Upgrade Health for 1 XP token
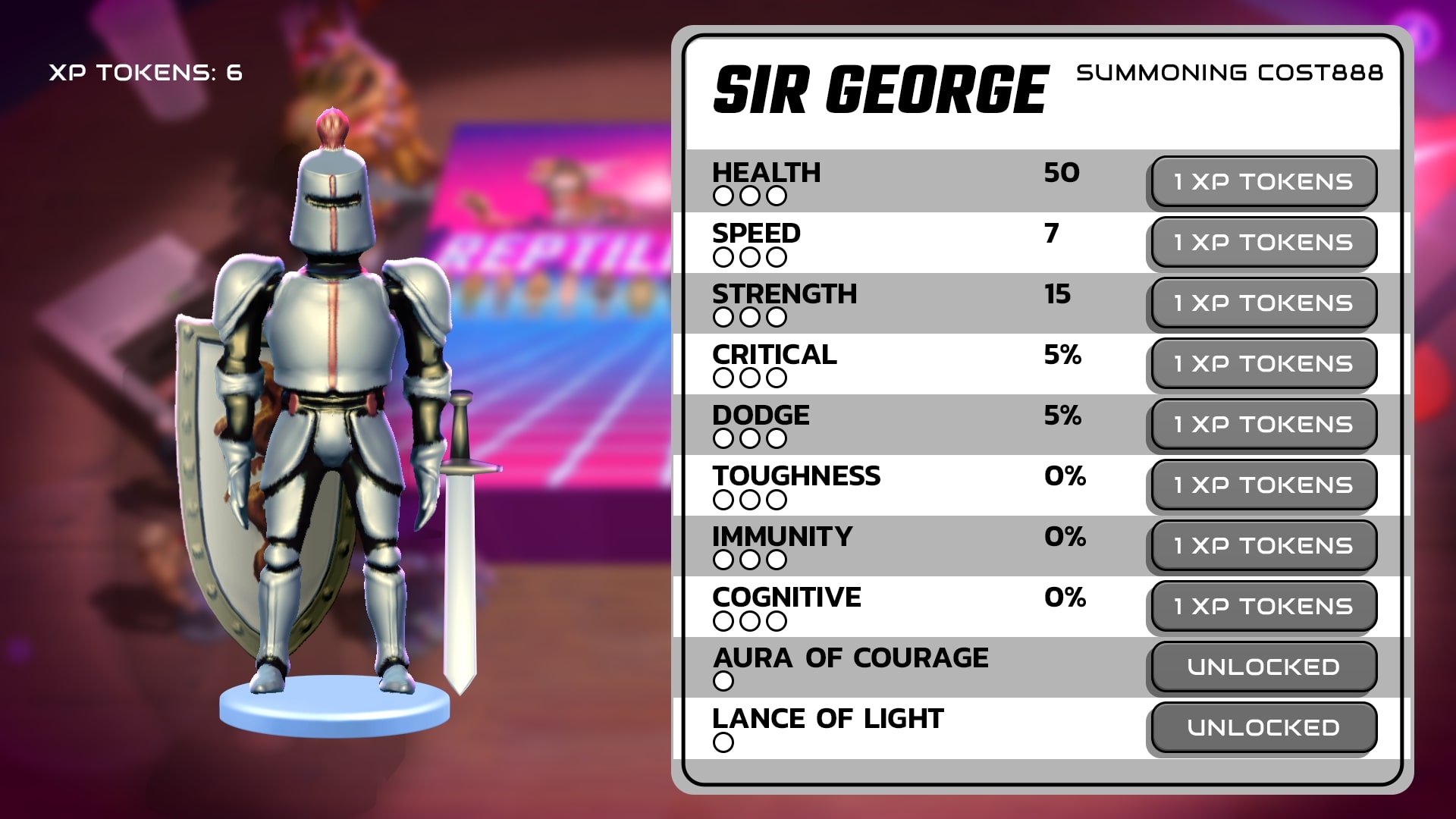The width and height of the screenshot is (1456, 819). pos(1263,181)
